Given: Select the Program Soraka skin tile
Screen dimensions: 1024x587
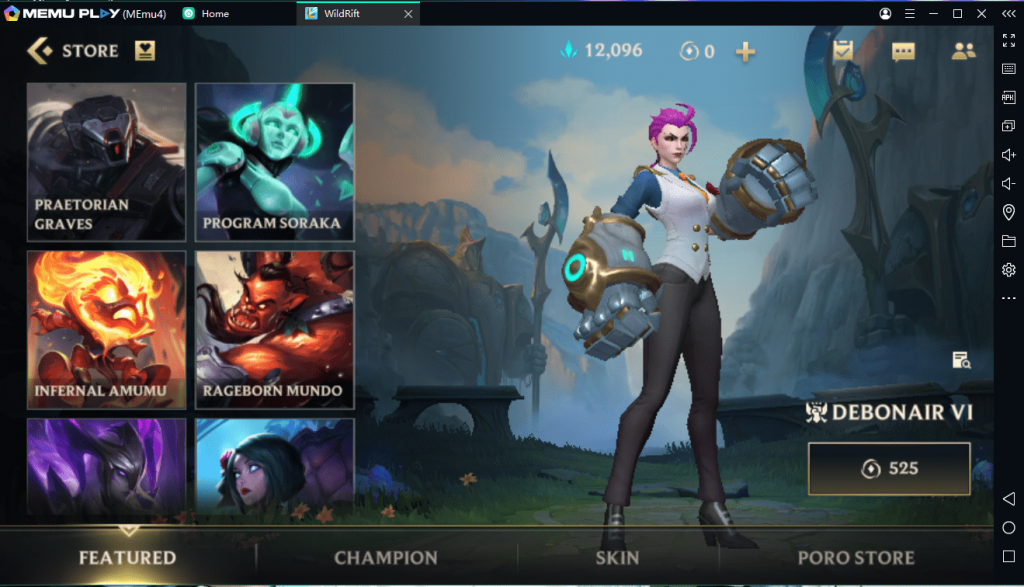Looking at the screenshot, I should click(274, 161).
